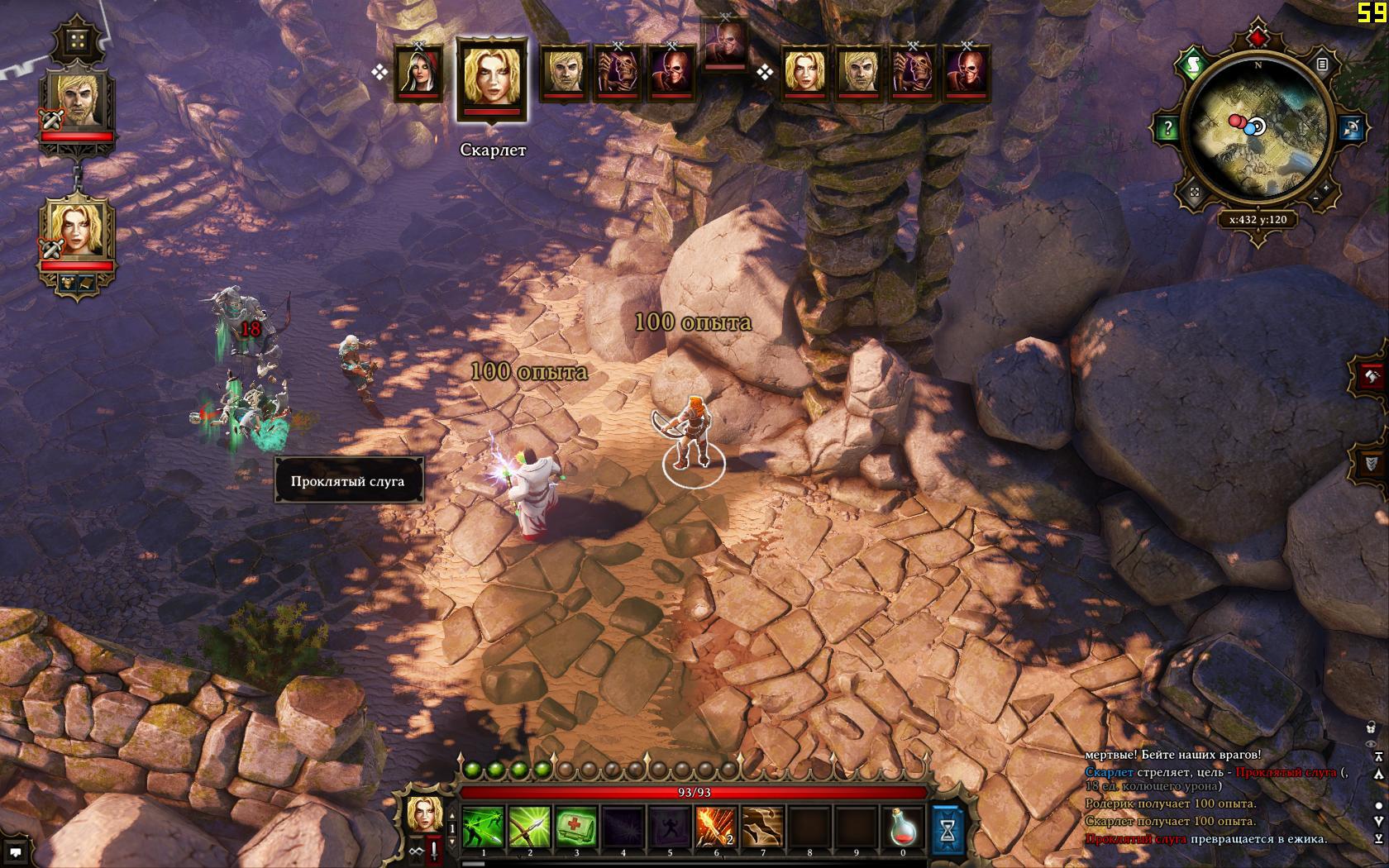Use the bow and spear shot skill
1389x868 pixels.
(x=530, y=827)
